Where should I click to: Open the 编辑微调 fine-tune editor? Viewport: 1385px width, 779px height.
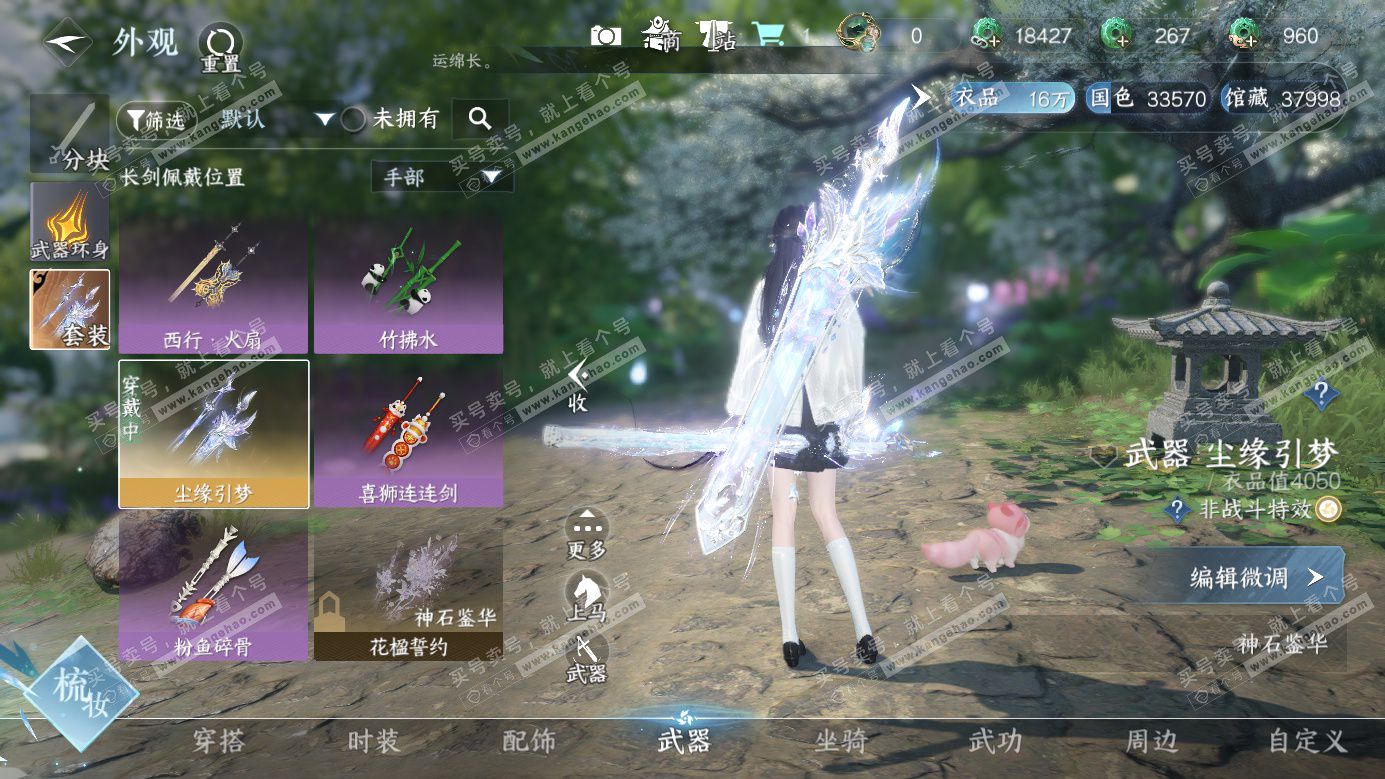[x=1255, y=577]
